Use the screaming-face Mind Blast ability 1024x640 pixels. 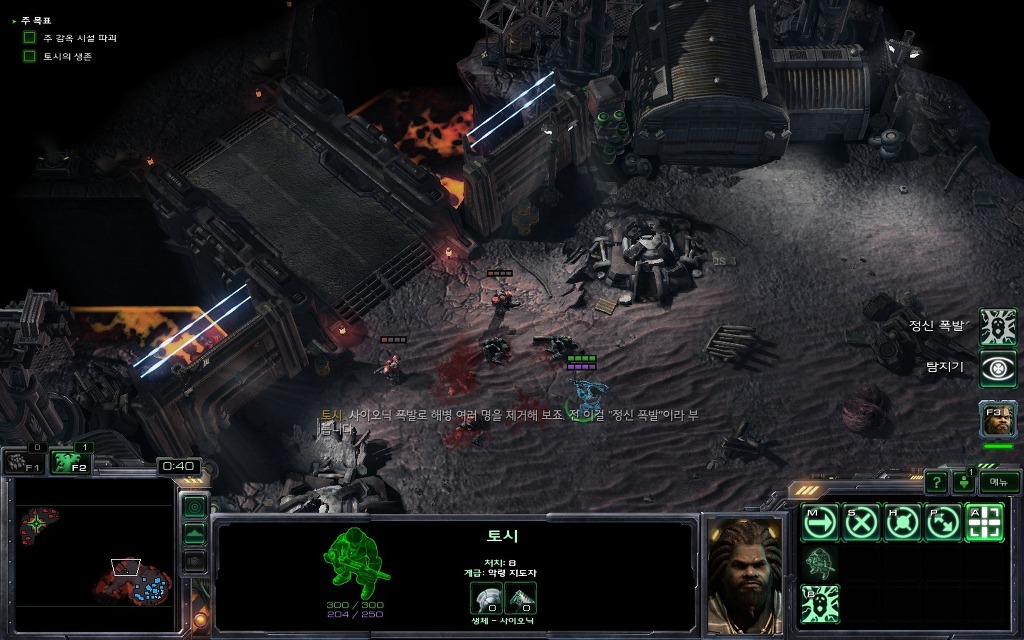(820, 604)
